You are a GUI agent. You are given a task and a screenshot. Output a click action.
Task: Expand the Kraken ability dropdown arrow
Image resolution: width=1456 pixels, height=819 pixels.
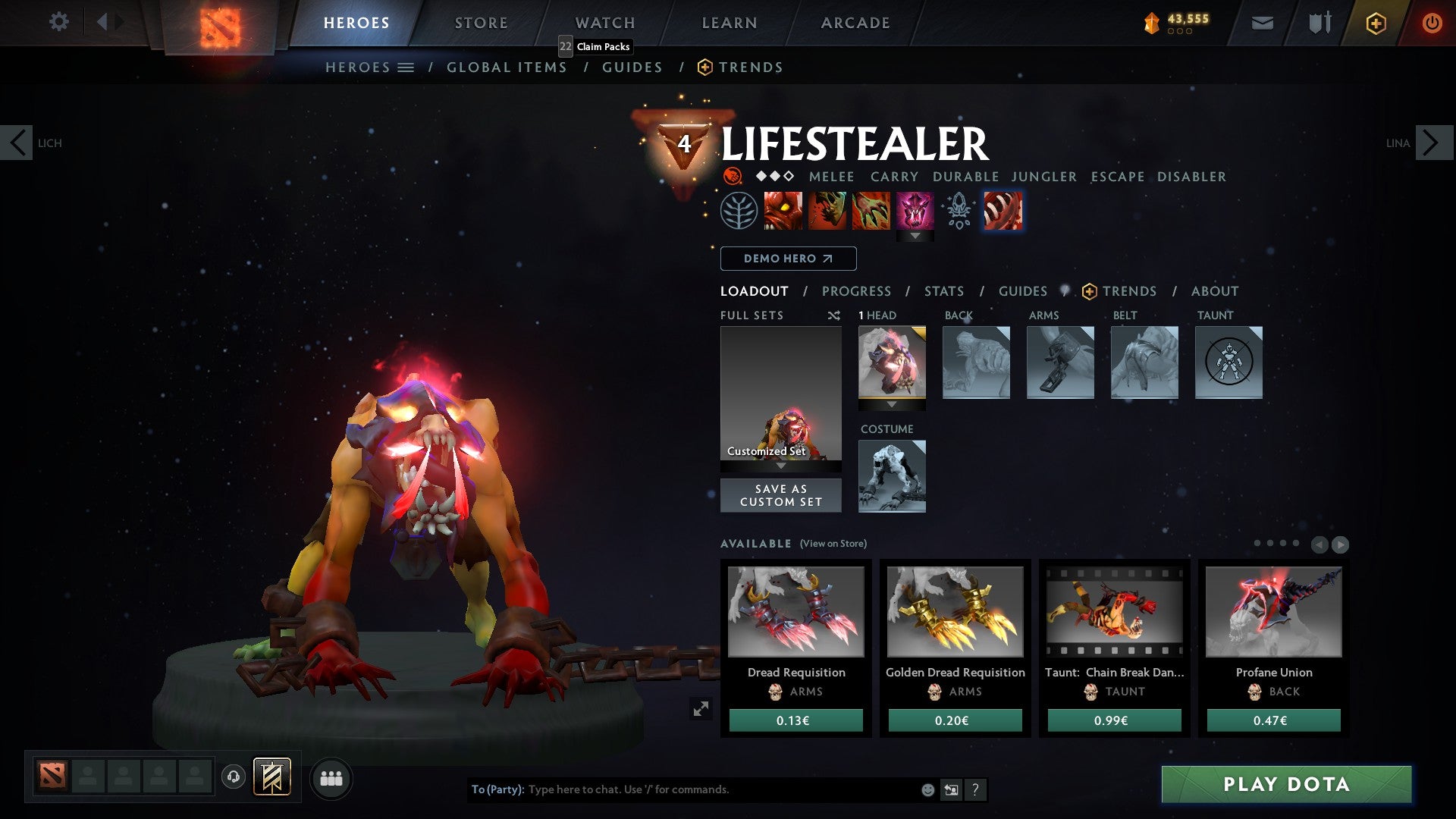click(x=915, y=236)
